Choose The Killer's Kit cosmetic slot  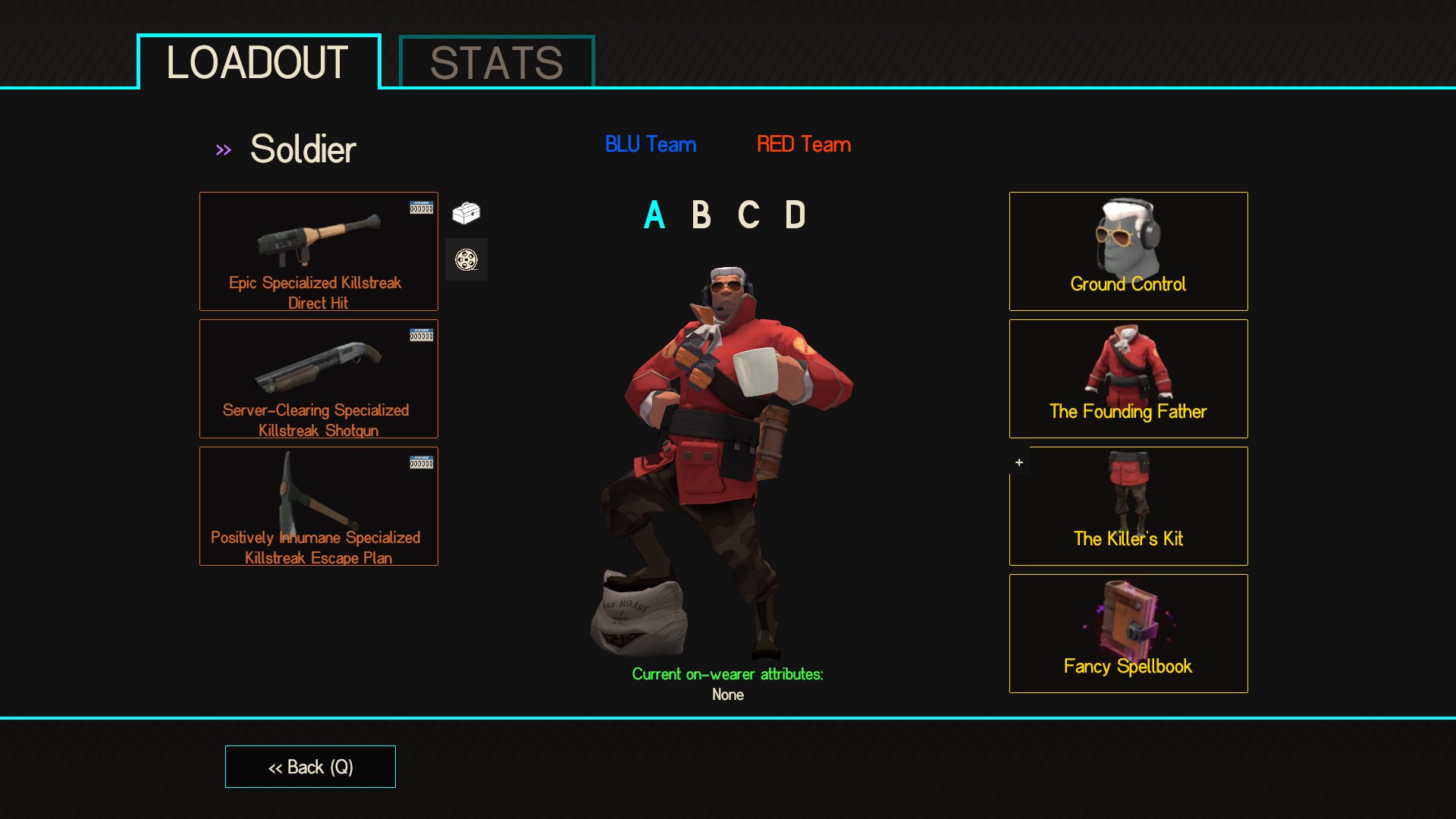click(1128, 506)
